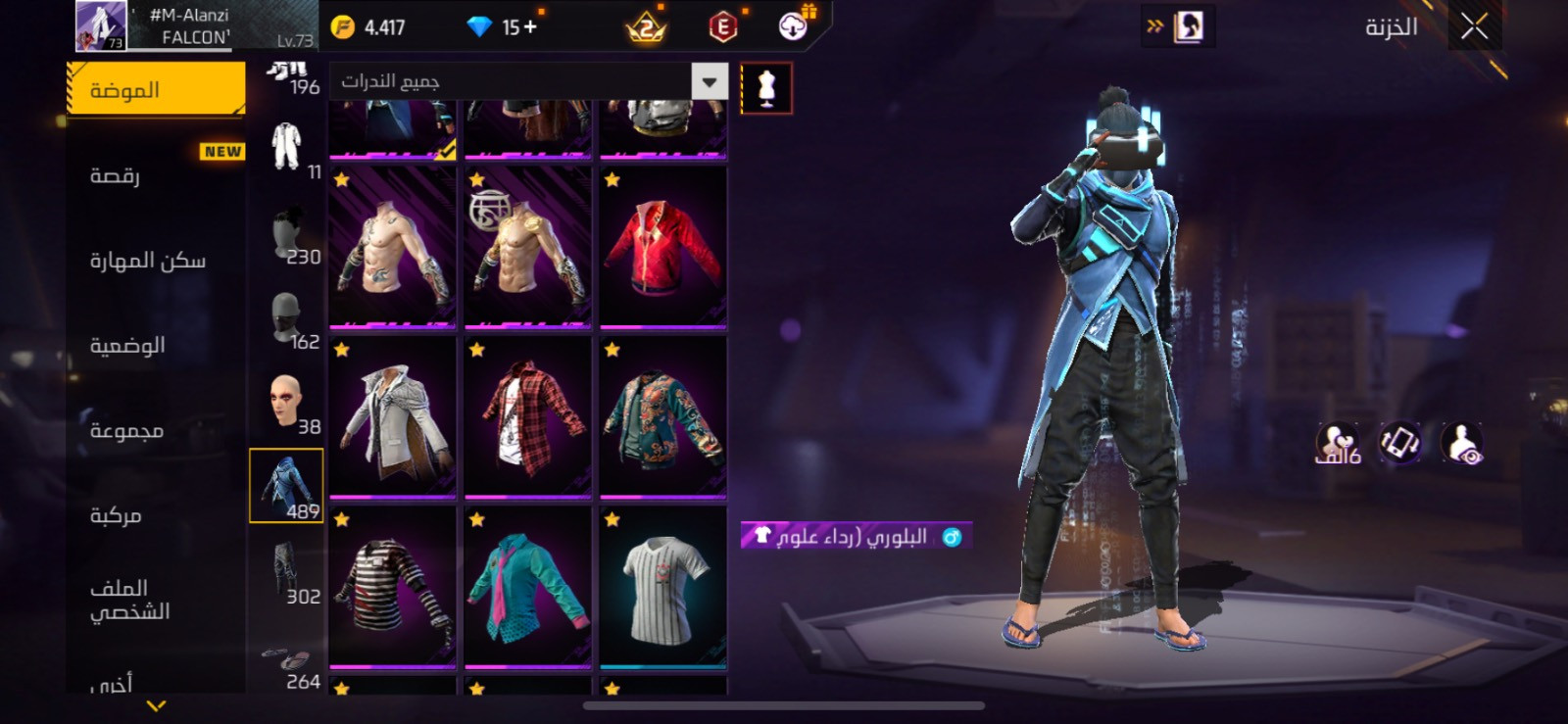Pick the white striped jersey top
The width and height of the screenshot is (1568, 724).
click(x=663, y=587)
